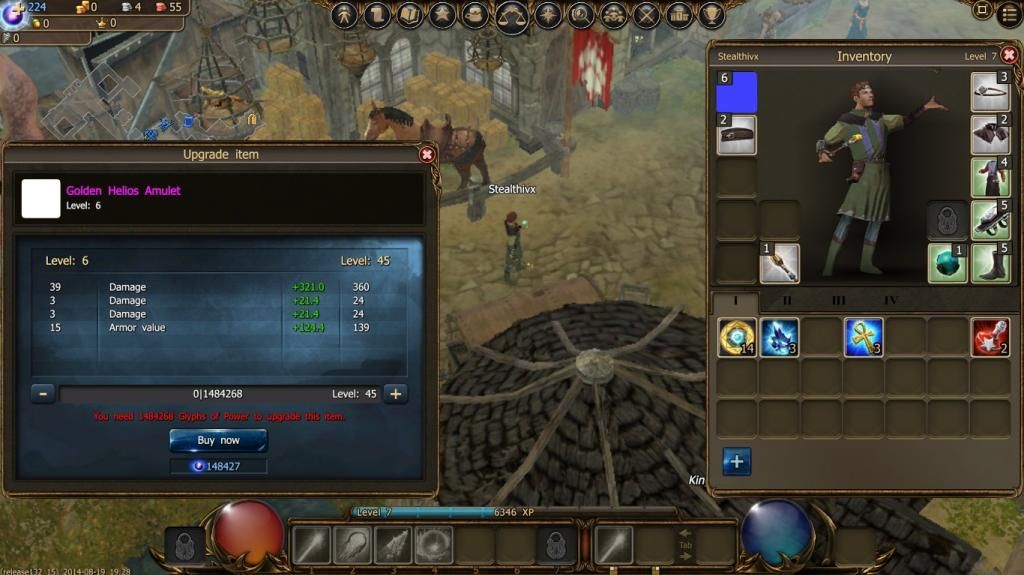Image resolution: width=1024 pixels, height=575 pixels.
Task: Close the Upgrade item window
Action: tap(427, 155)
